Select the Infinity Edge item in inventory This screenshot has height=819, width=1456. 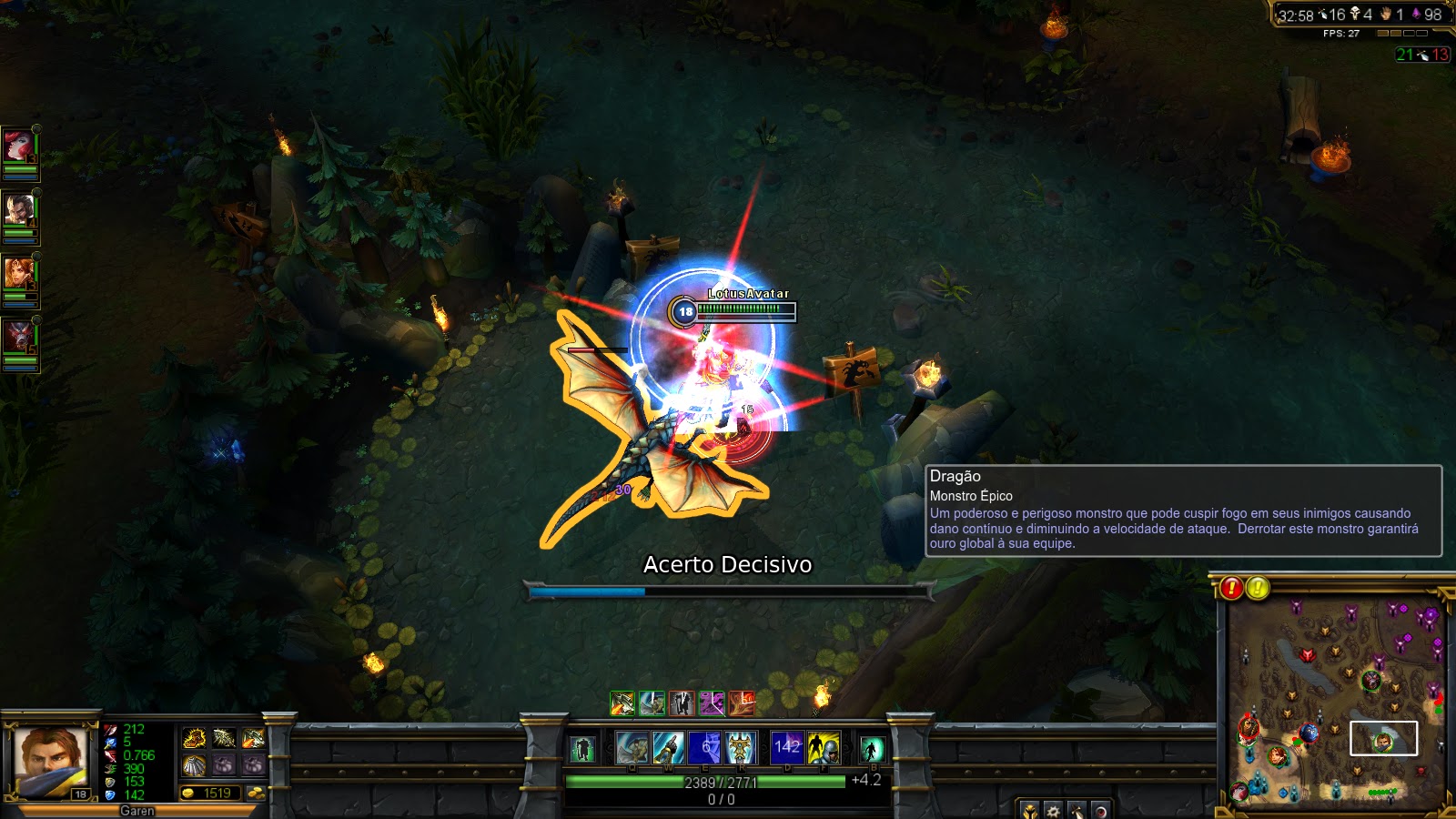click(253, 739)
